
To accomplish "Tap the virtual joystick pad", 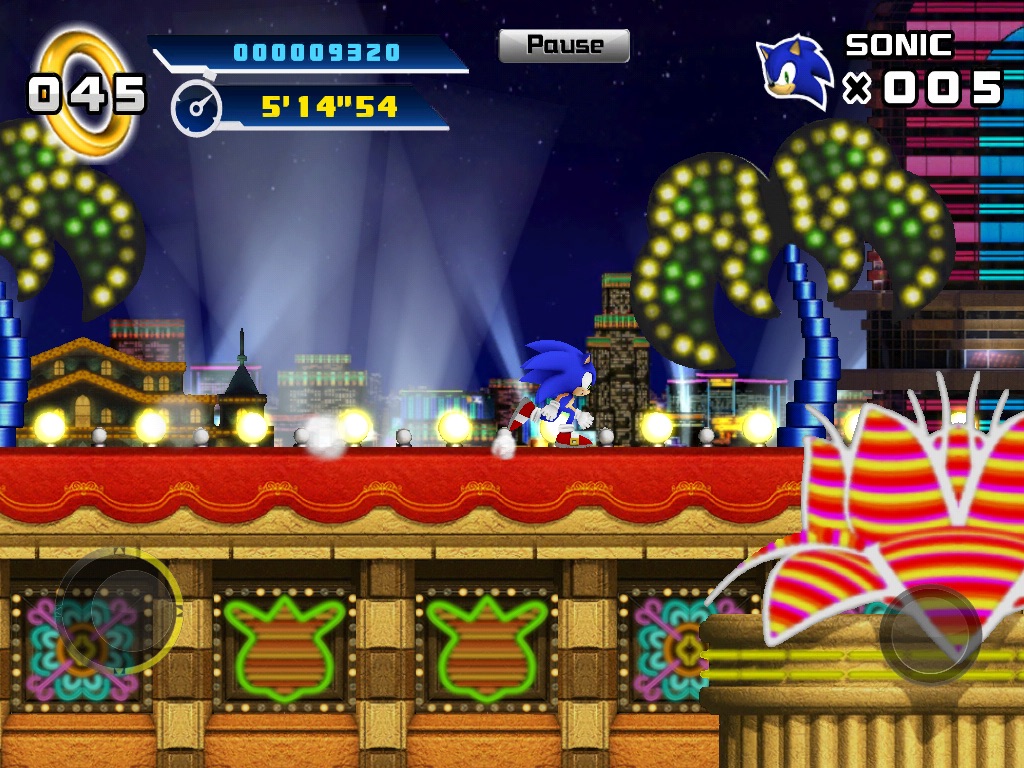I will (x=118, y=610).
